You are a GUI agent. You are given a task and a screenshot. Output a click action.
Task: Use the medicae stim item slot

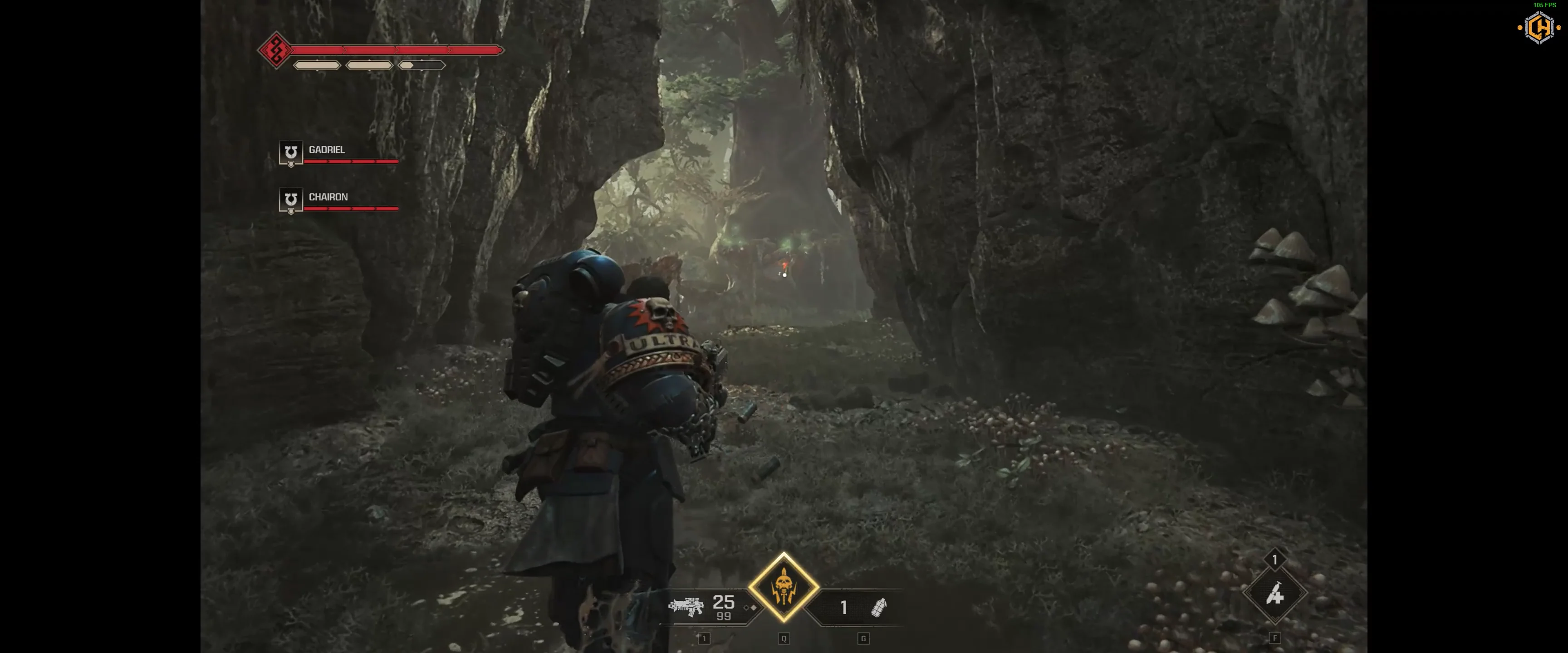point(1274,594)
